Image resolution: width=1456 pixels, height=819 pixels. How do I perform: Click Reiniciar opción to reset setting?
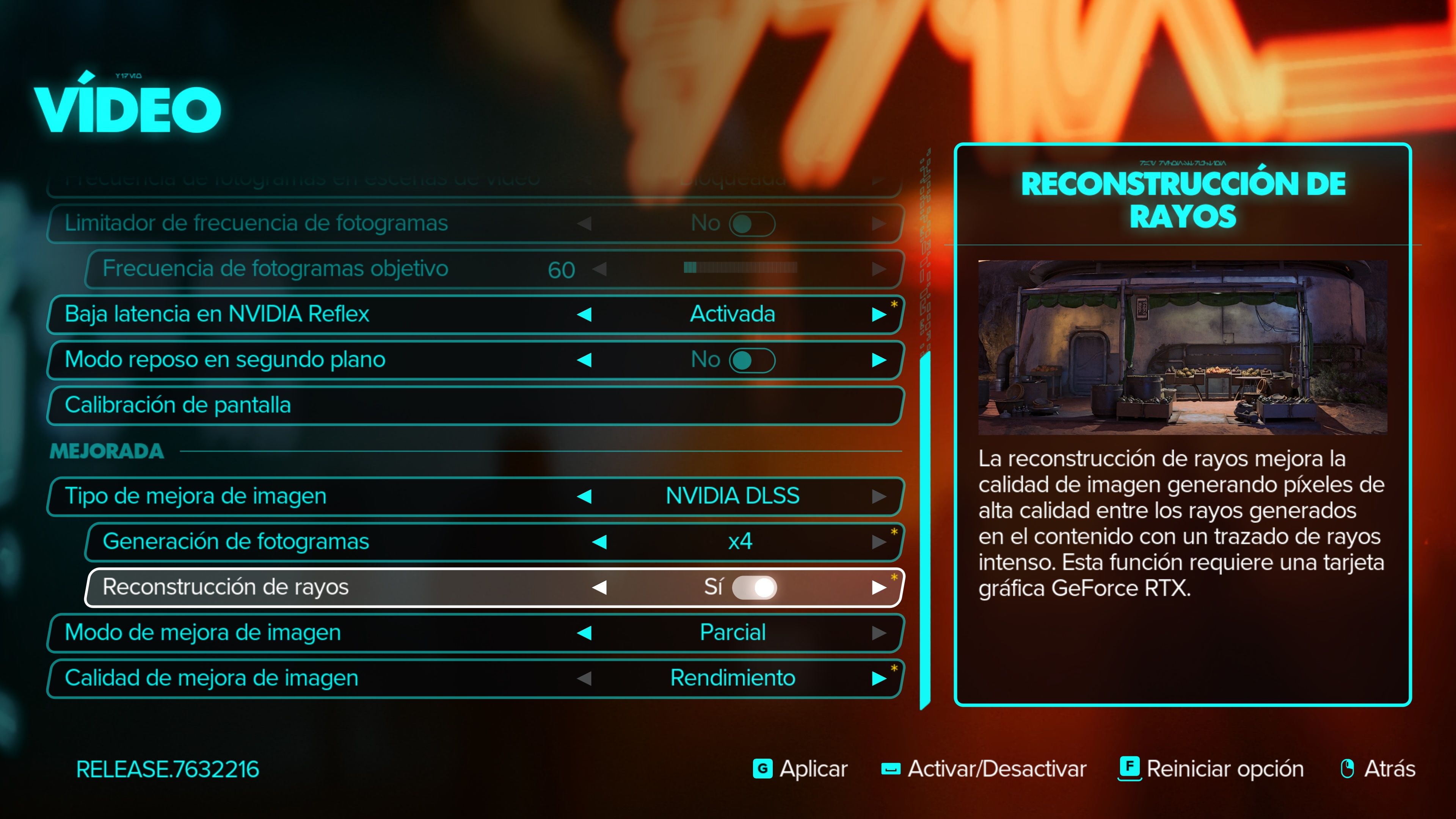click(1211, 769)
